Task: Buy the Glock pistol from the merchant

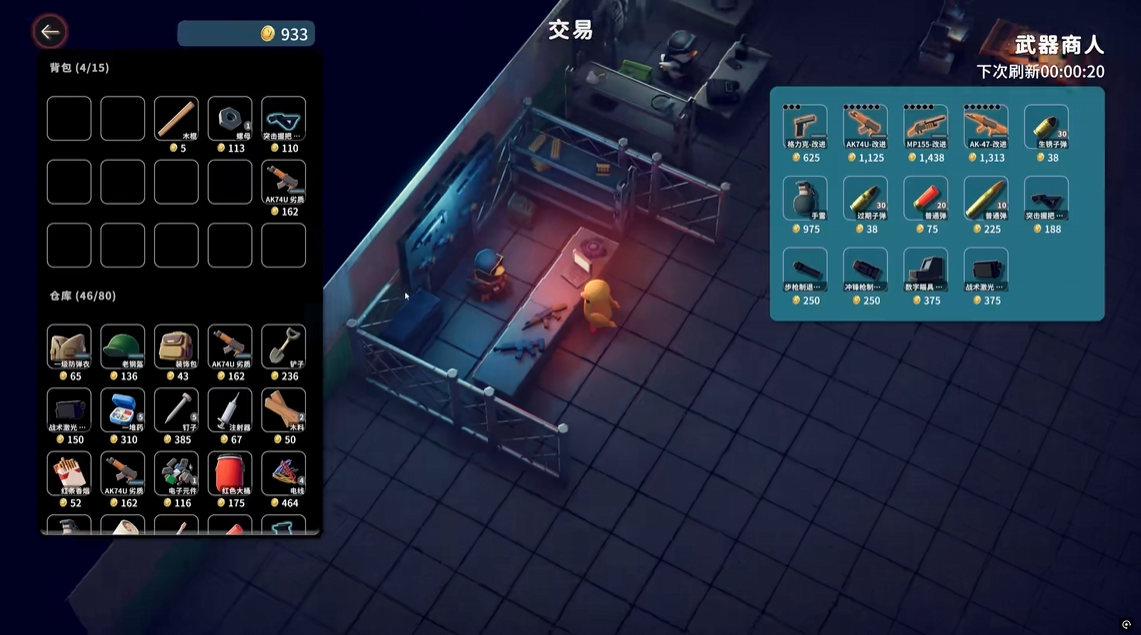Action: tap(804, 126)
